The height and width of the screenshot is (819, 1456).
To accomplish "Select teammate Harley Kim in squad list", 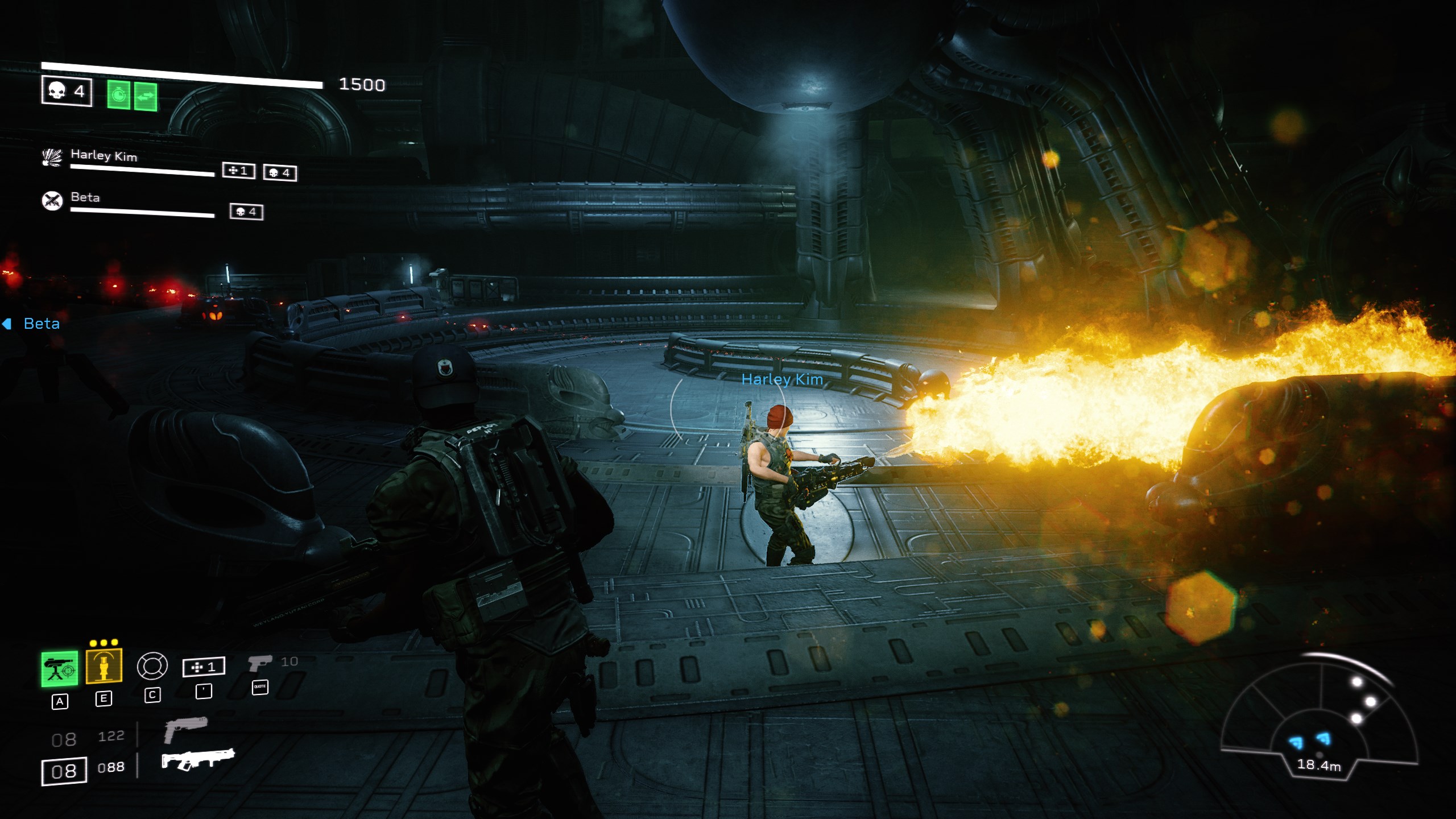I will (x=104, y=155).
